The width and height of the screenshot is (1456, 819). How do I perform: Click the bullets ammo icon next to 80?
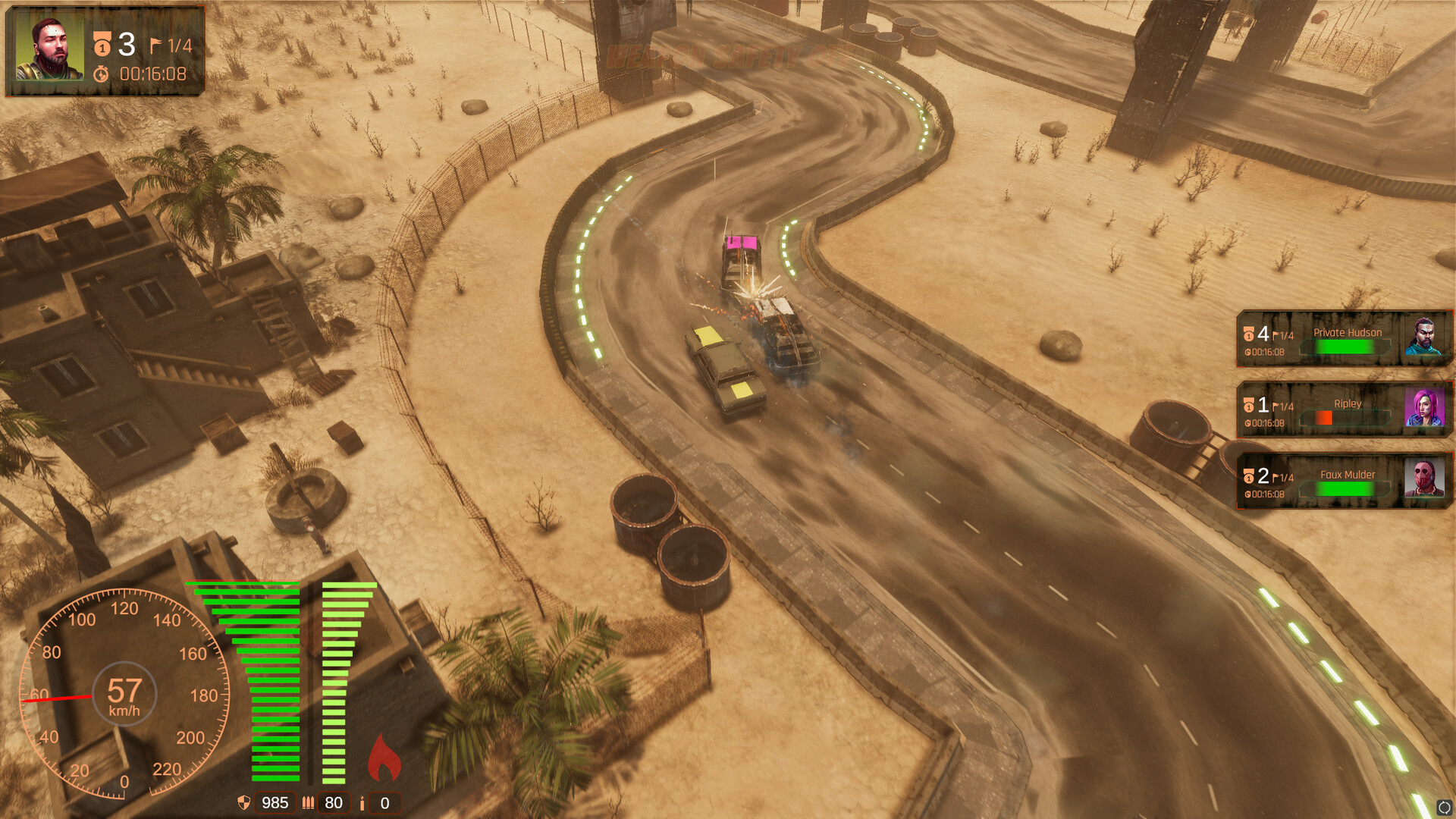point(307,802)
